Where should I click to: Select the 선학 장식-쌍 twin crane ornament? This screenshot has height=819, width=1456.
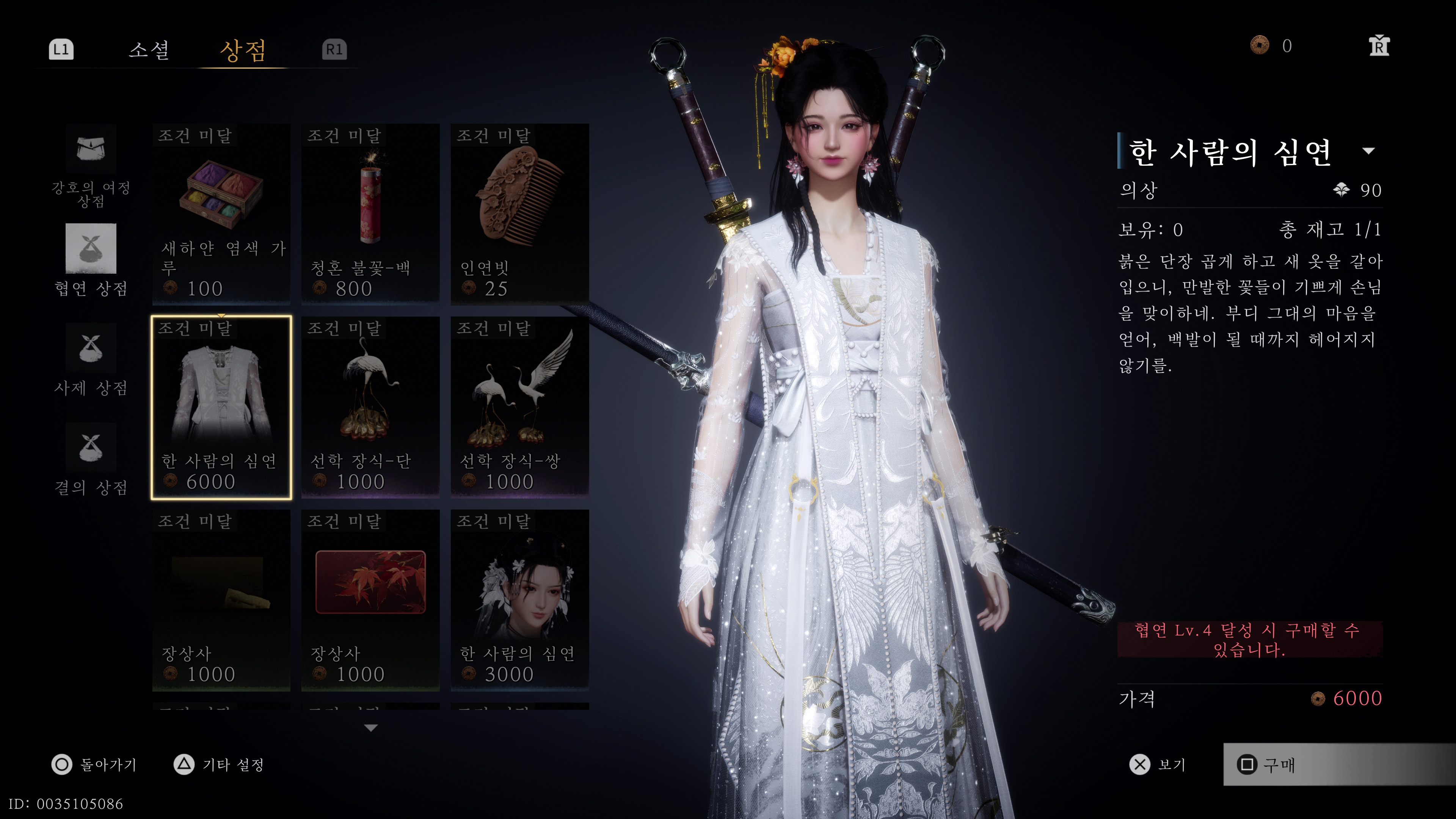pyautogui.click(x=519, y=407)
